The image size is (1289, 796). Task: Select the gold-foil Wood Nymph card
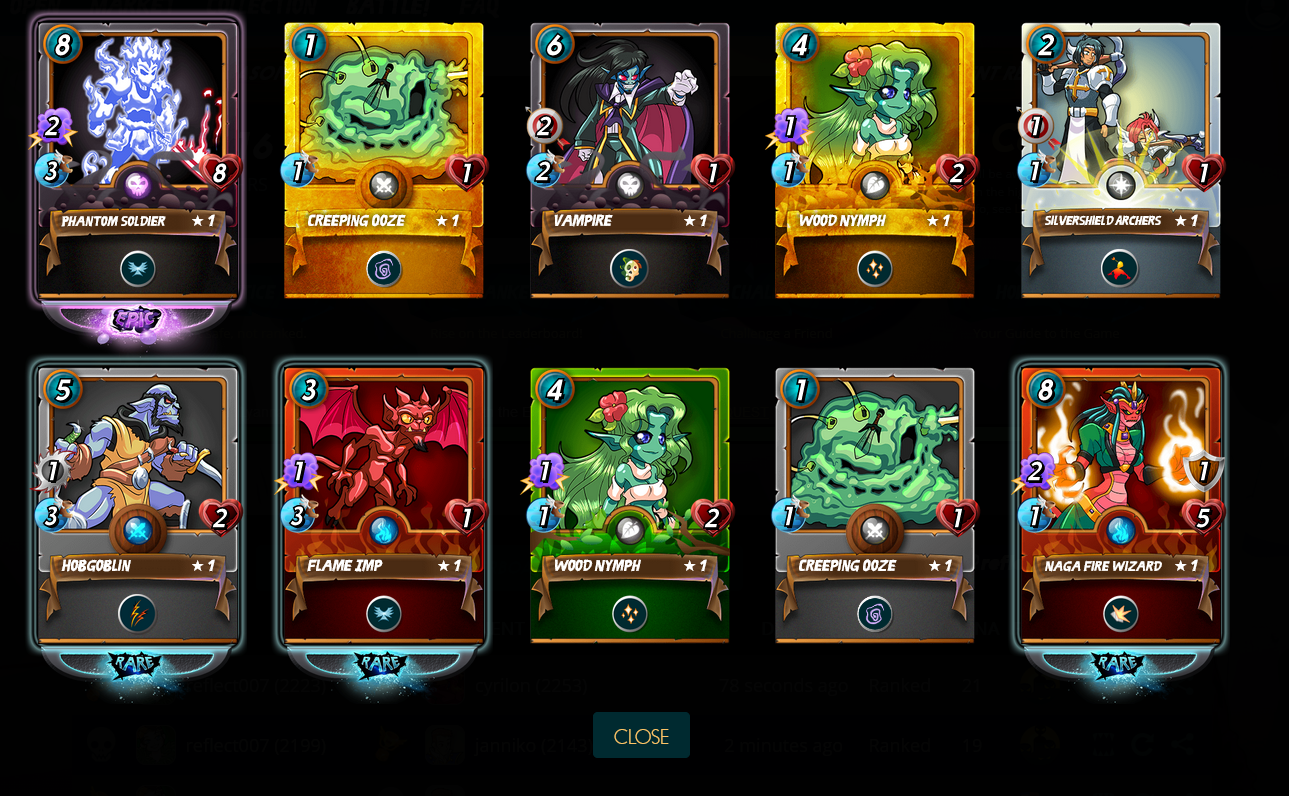coord(875,160)
